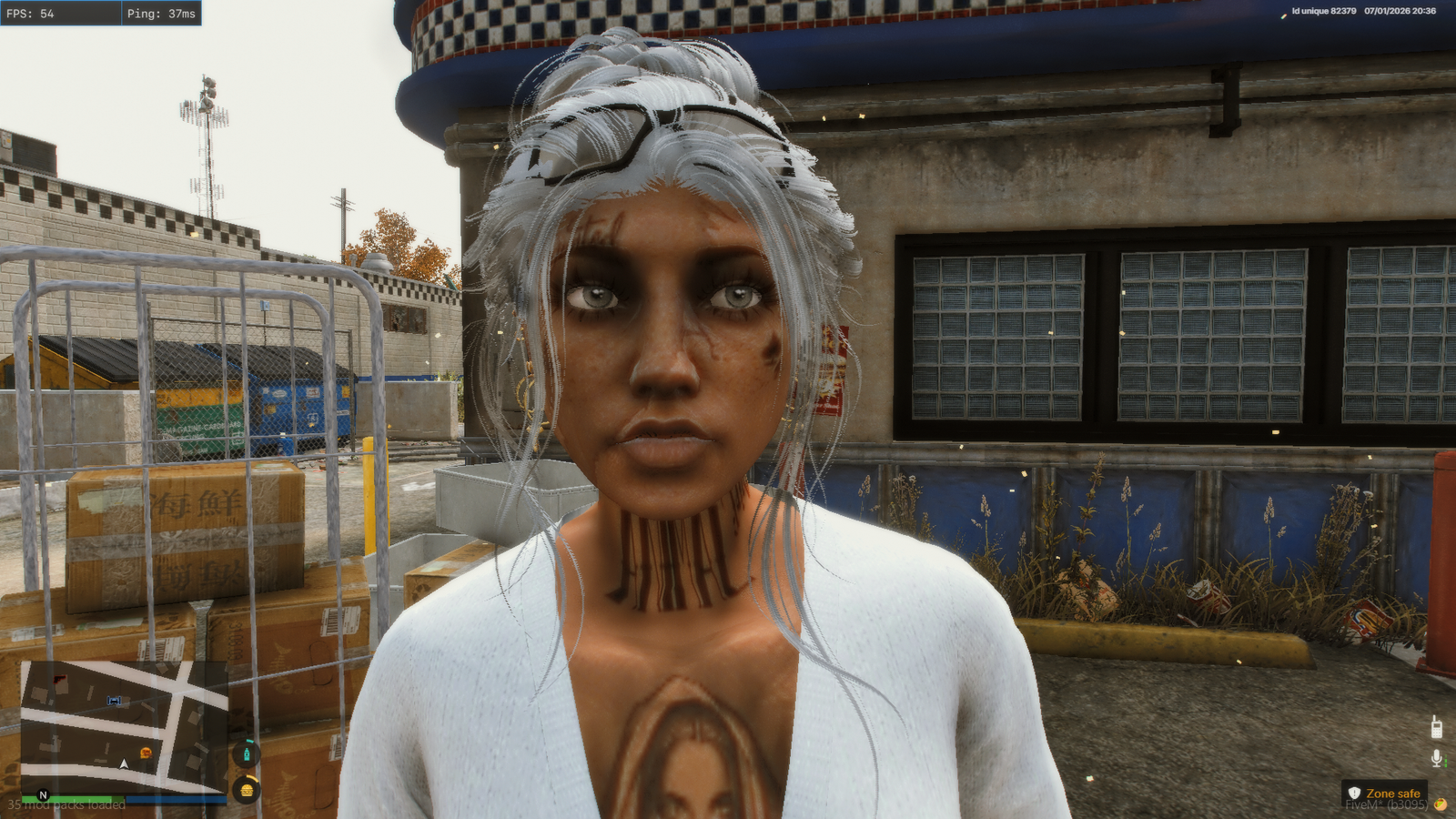Screen dimensions: 1456x819
Task: Click the N north indicator on the minimap
Action: point(43,795)
